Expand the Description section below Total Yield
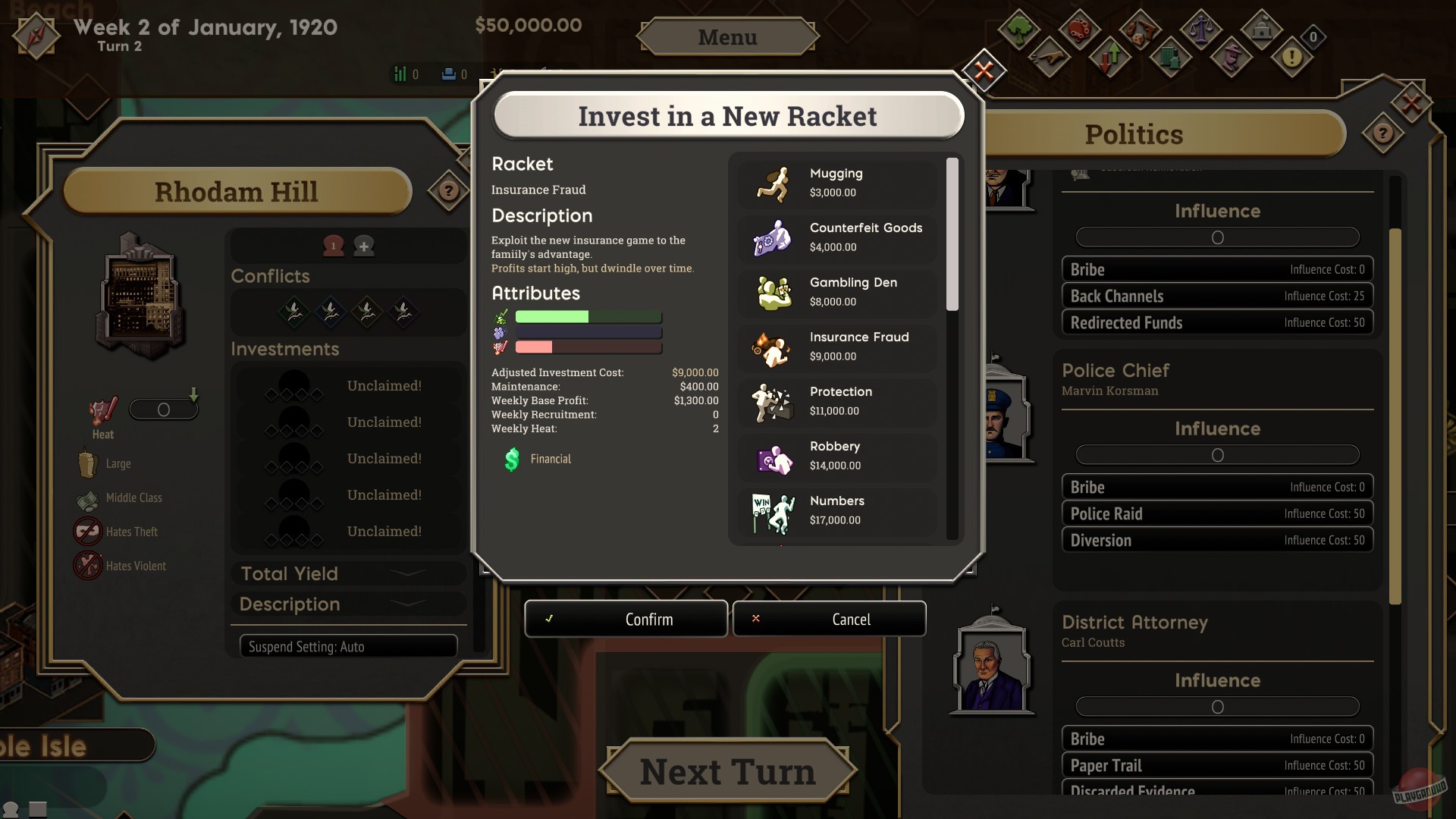Image resolution: width=1456 pixels, height=819 pixels. tap(348, 604)
